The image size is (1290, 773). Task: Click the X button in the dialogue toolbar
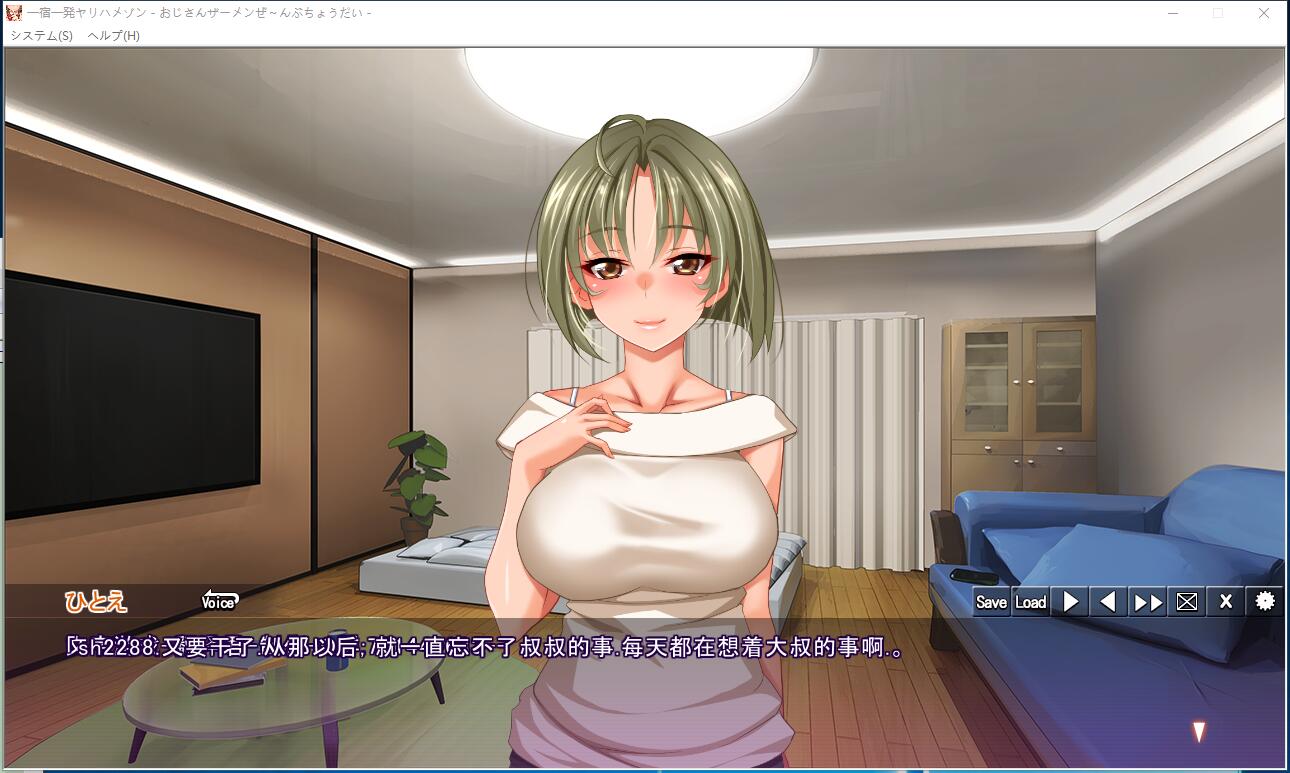1225,602
